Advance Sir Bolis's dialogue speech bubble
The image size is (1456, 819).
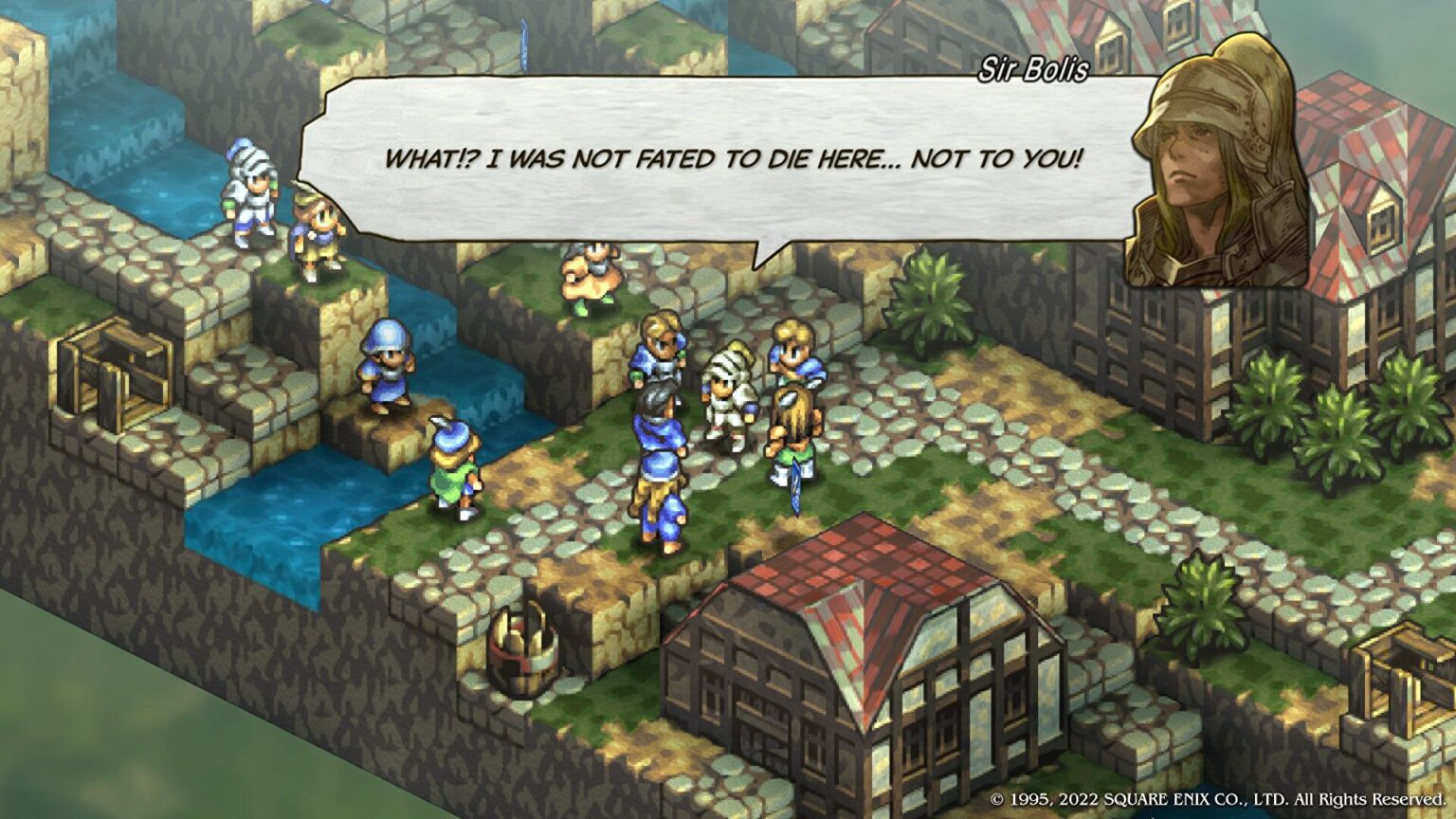point(730,161)
